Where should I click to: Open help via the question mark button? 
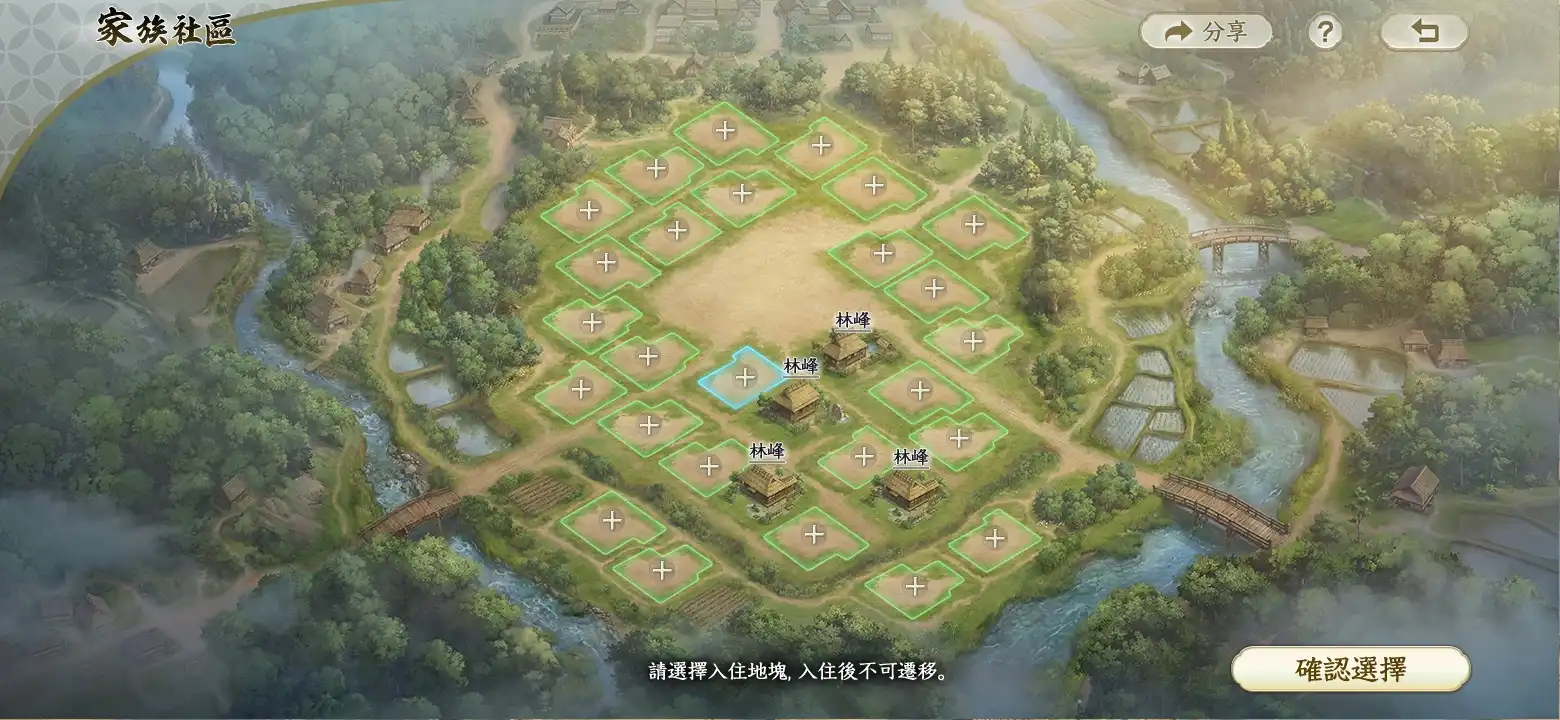coord(1325,31)
